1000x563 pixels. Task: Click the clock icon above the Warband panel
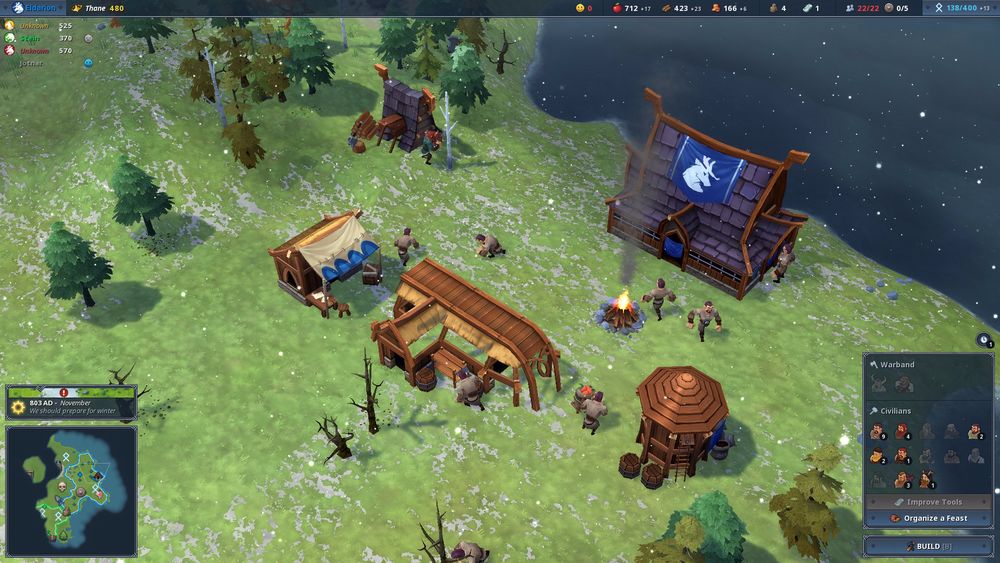coord(986,343)
